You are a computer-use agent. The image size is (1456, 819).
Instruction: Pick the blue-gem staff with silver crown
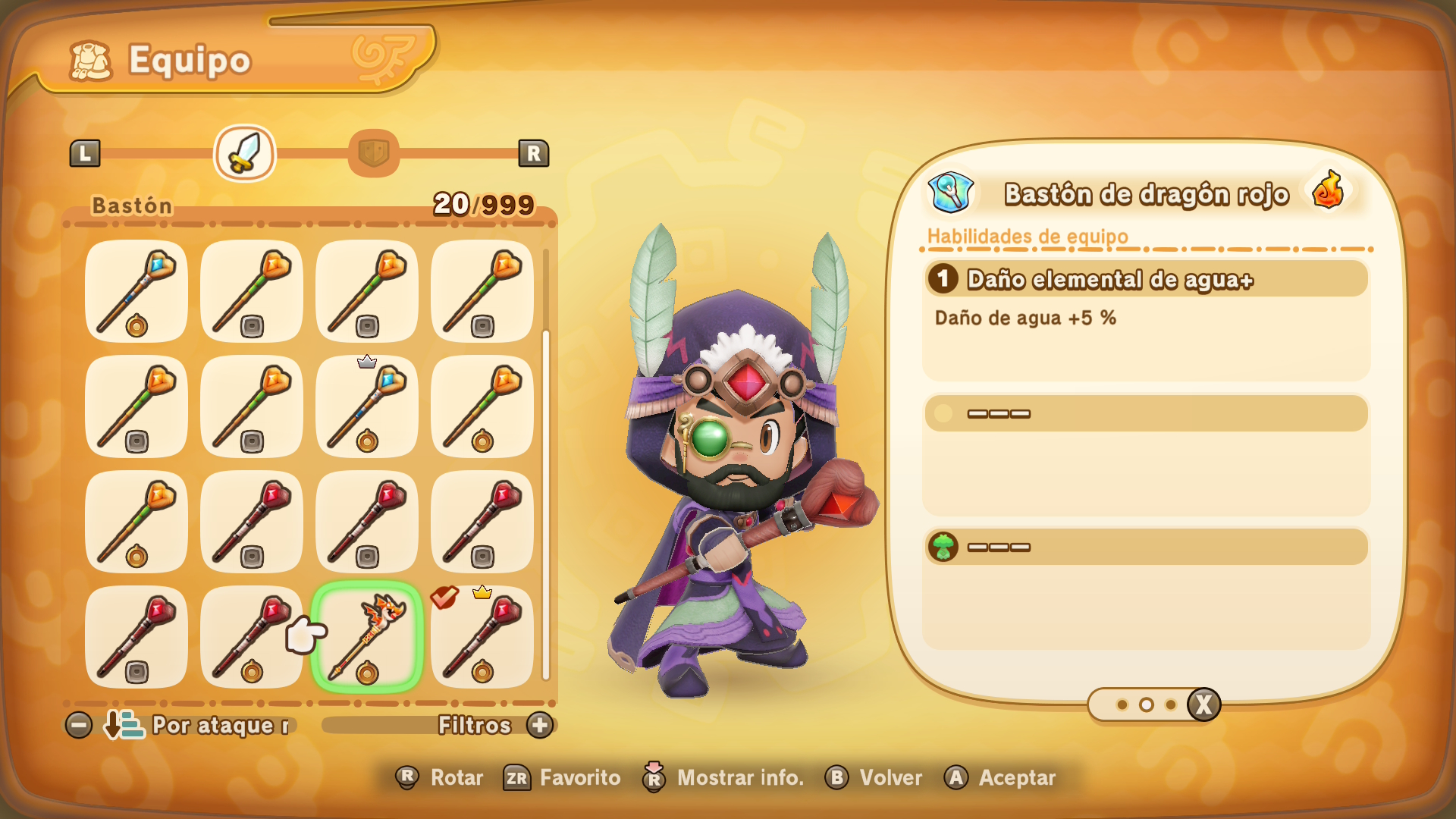(367, 406)
